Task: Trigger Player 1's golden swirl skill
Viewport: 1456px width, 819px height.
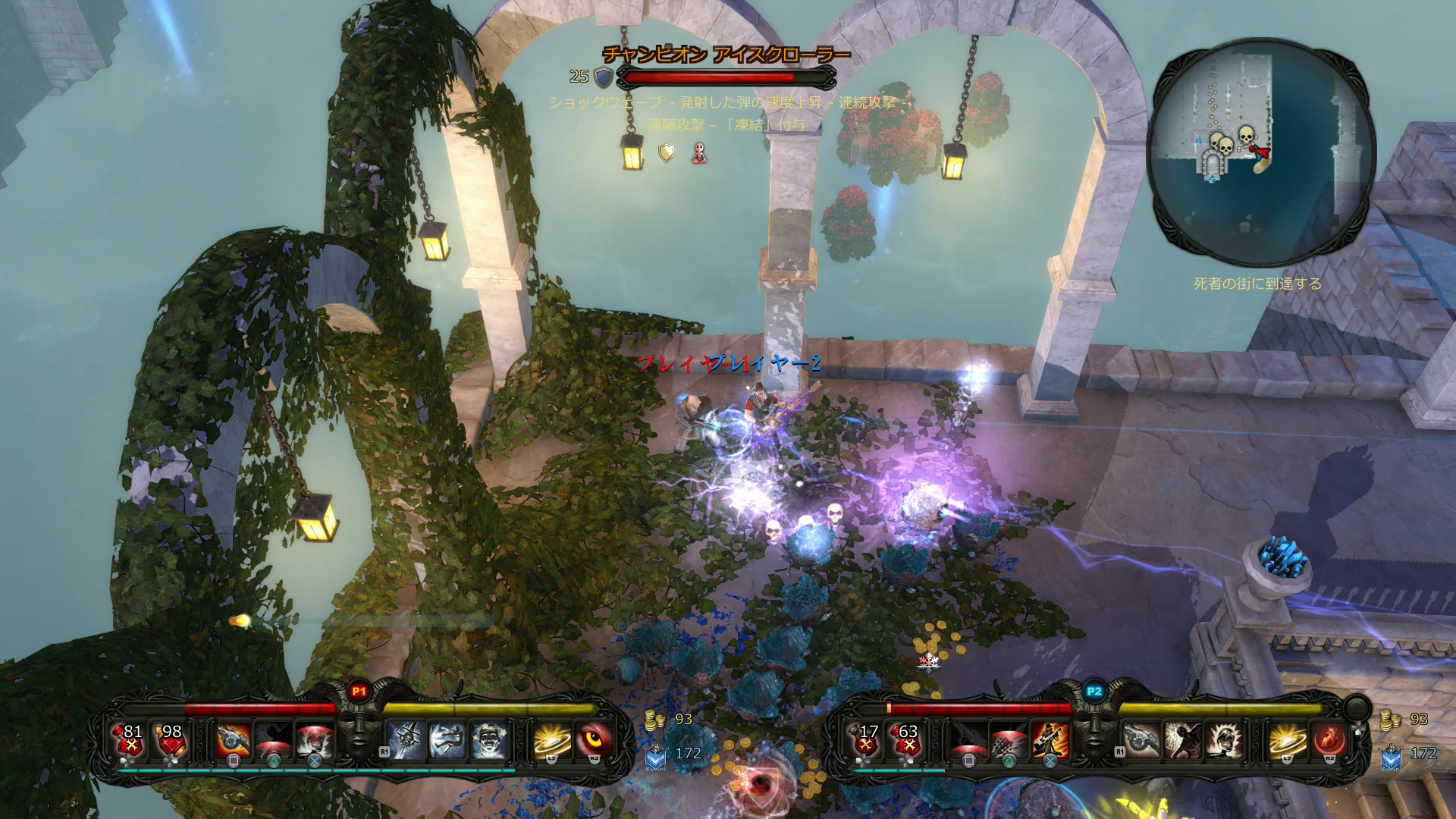Action: 552,740
